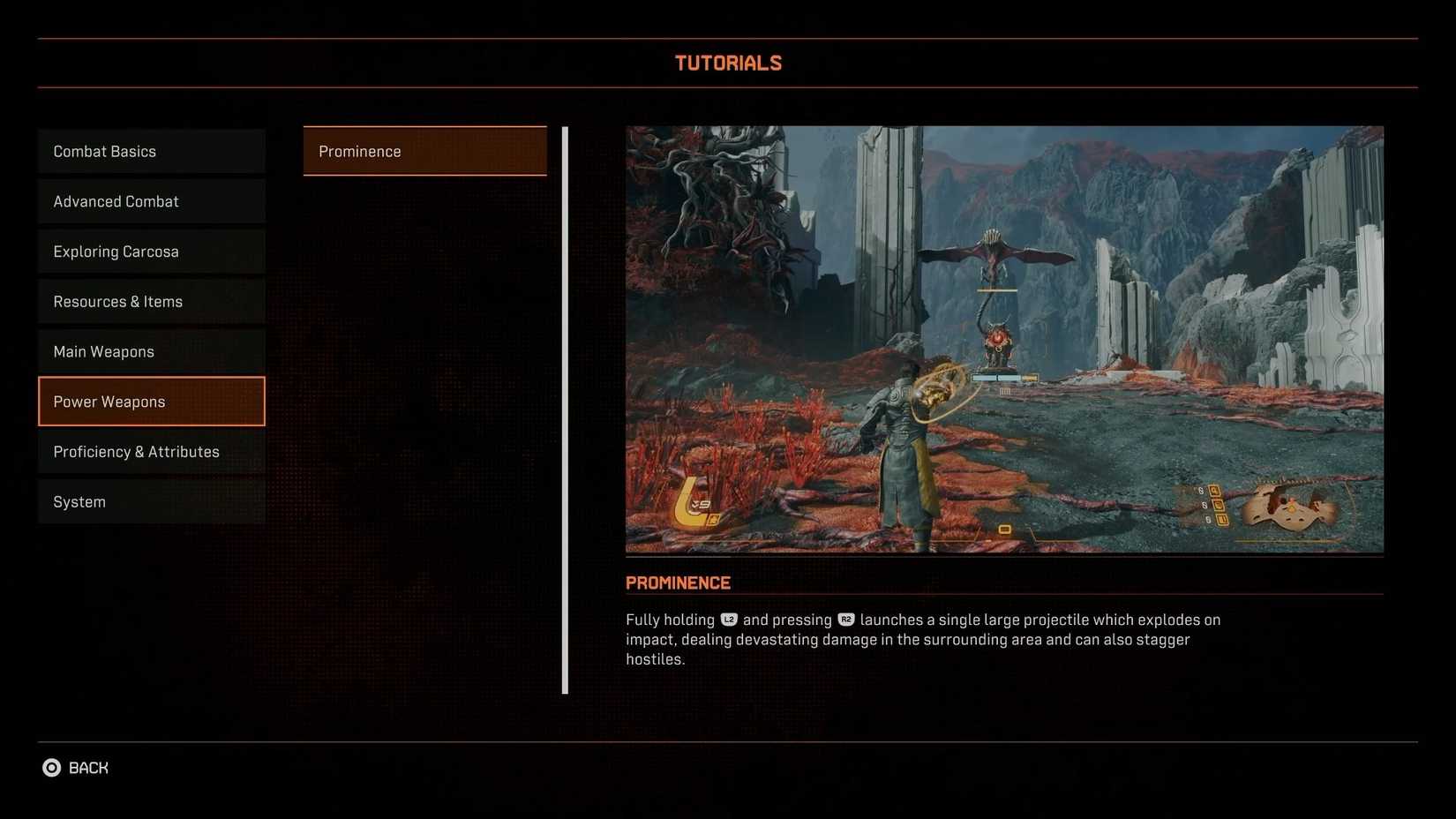Click the yellow square prompt in the HUD image
Image resolution: width=1456 pixels, height=819 pixels.
click(1005, 529)
